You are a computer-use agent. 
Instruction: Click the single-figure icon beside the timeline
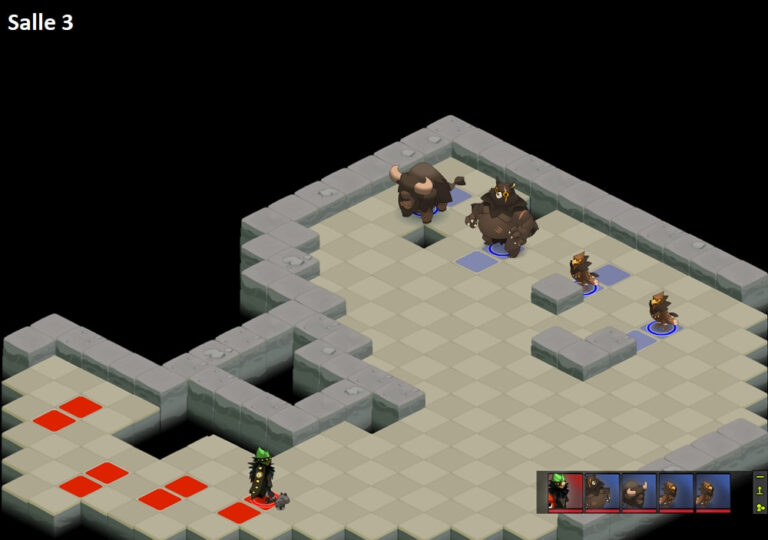coord(759,491)
